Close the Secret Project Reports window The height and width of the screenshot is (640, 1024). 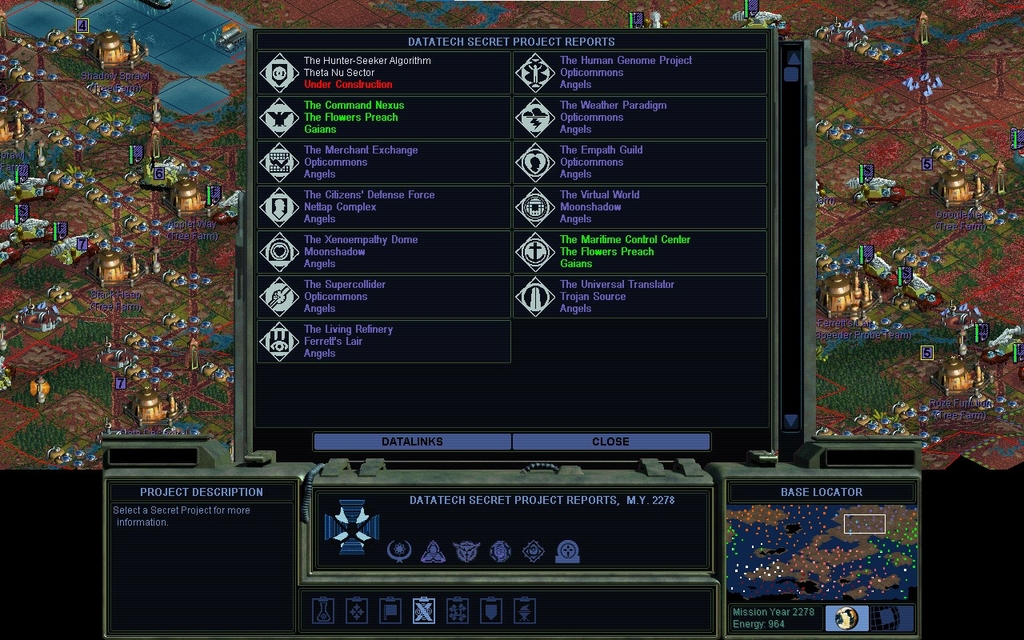(610, 442)
